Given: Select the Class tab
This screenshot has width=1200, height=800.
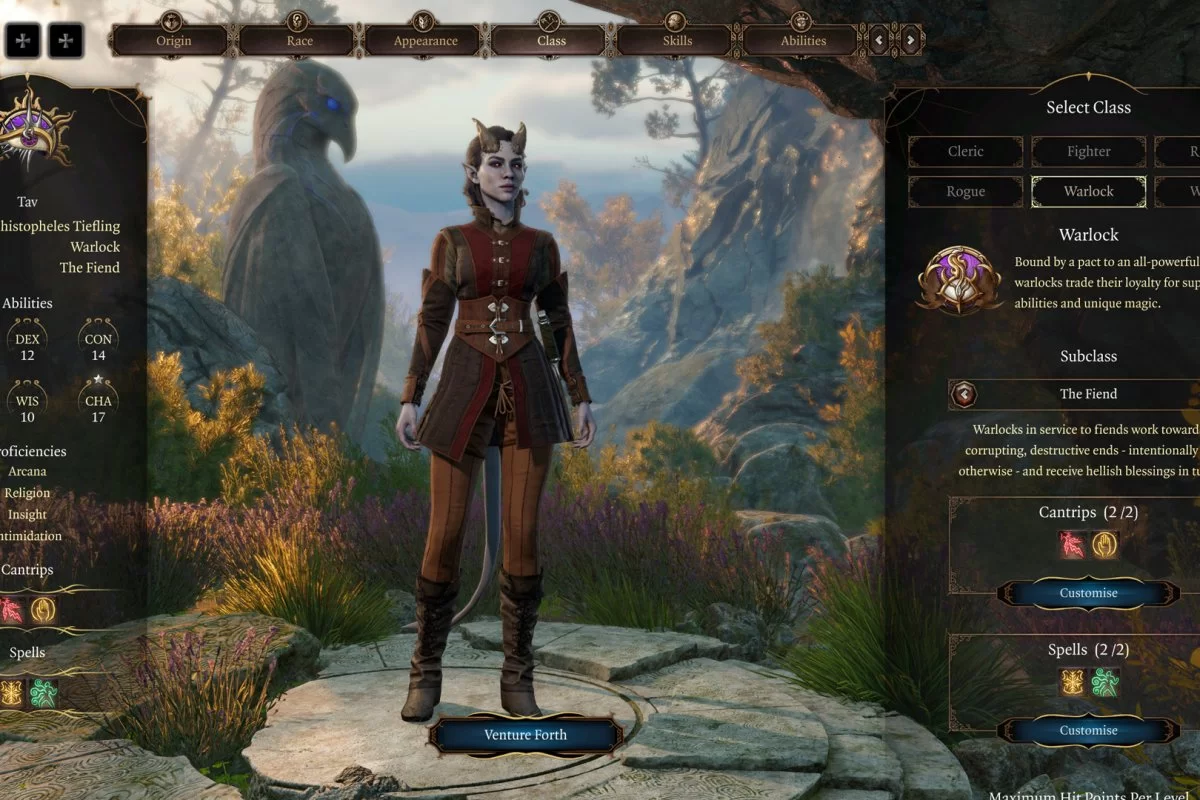Looking at the screenshot, I should [x=551, y=41].
